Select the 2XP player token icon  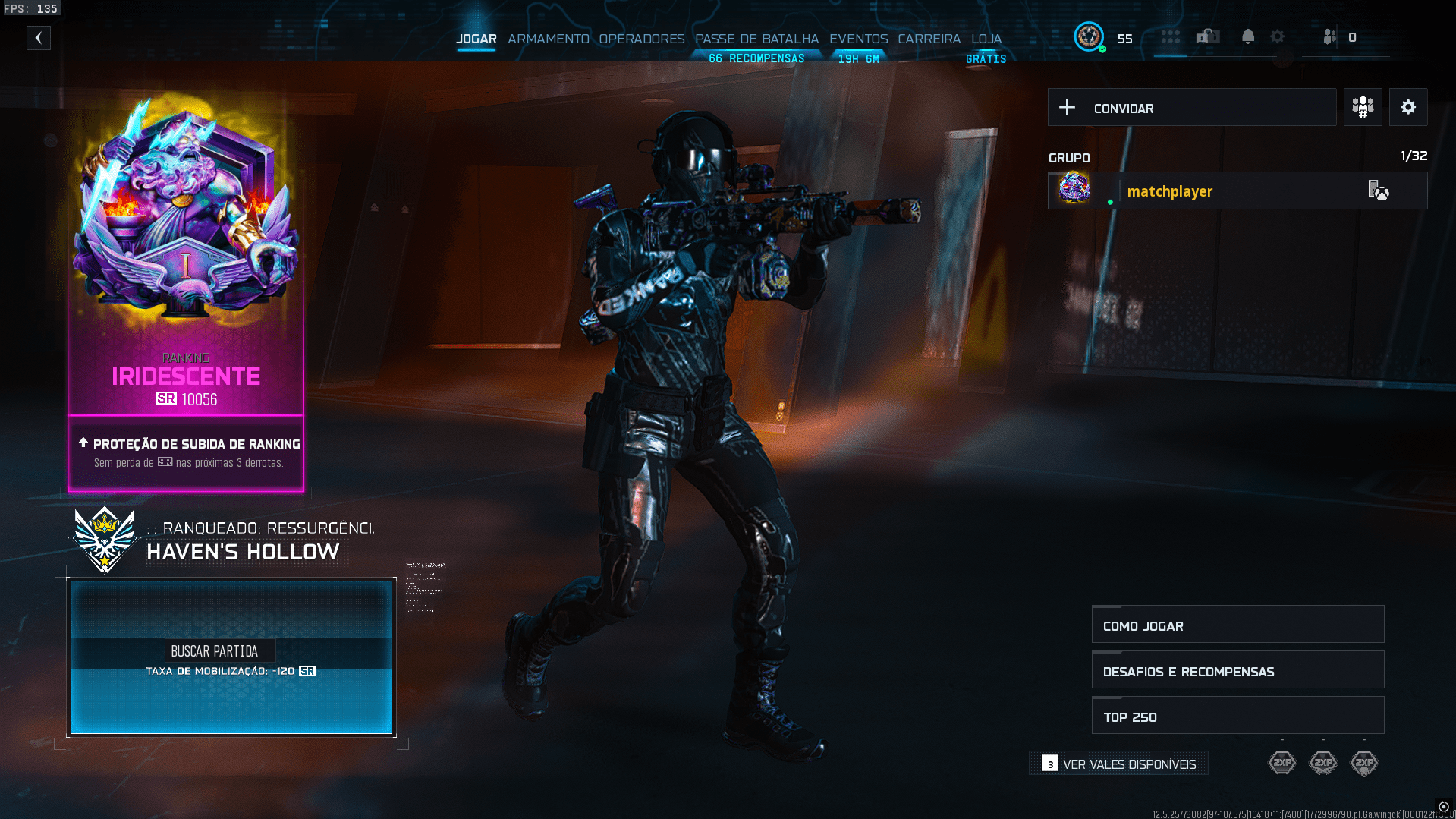(x=1282, y=763)
